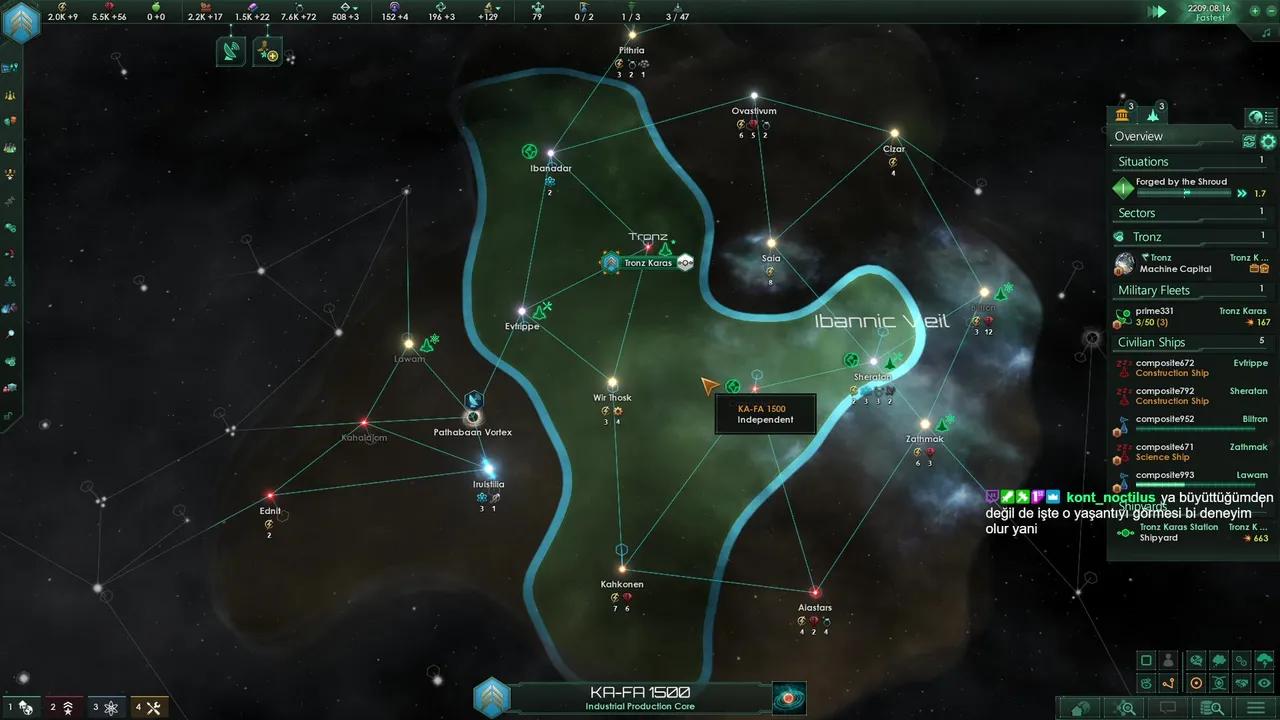Open the Situations section in the outliner
Image resolution: width=1280 pixels, height=720 pixels.
click(1143, 161)
